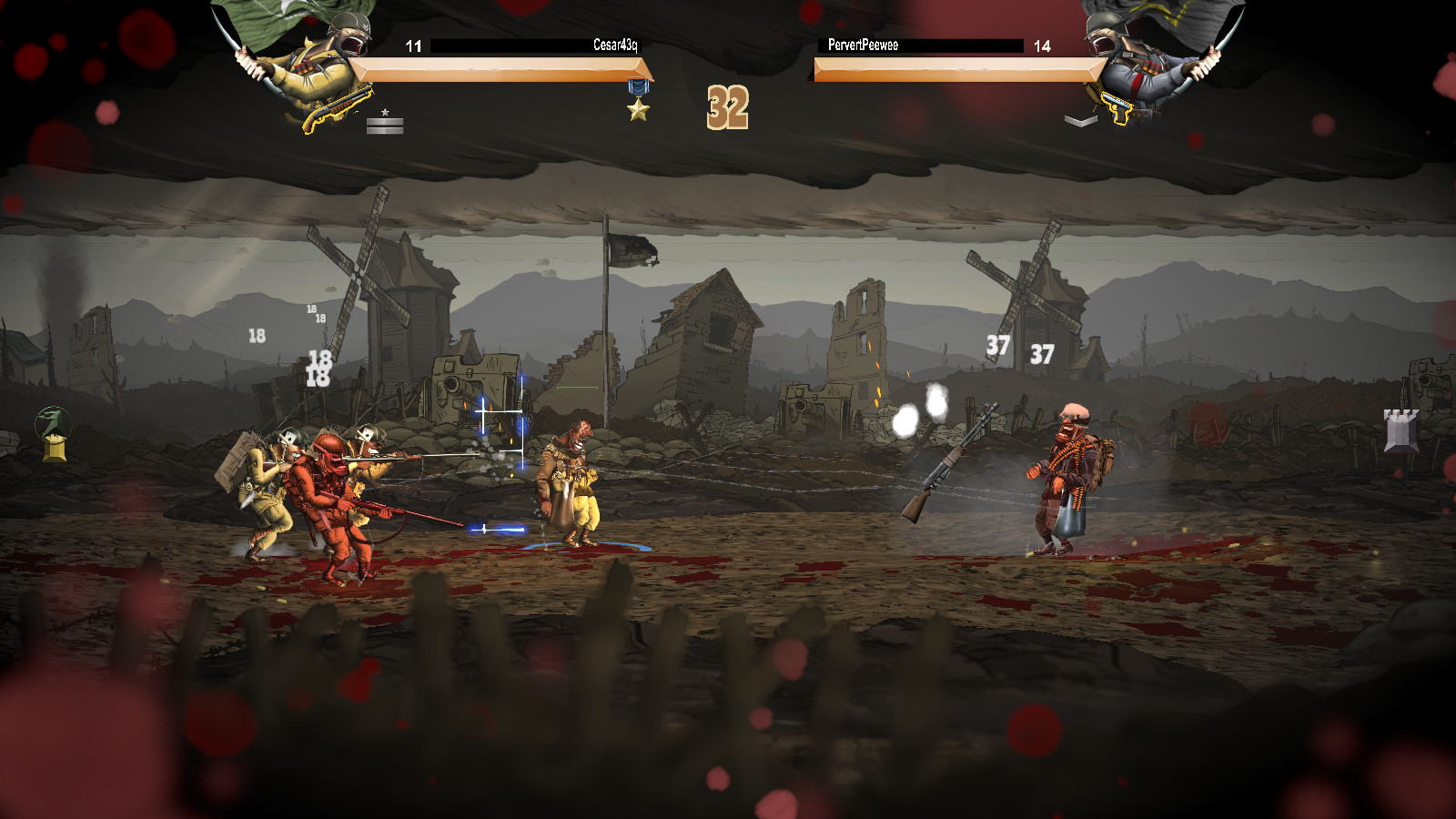Select the gold star medal icon
Screen dimensions: 1456x819
pos(639,102)
